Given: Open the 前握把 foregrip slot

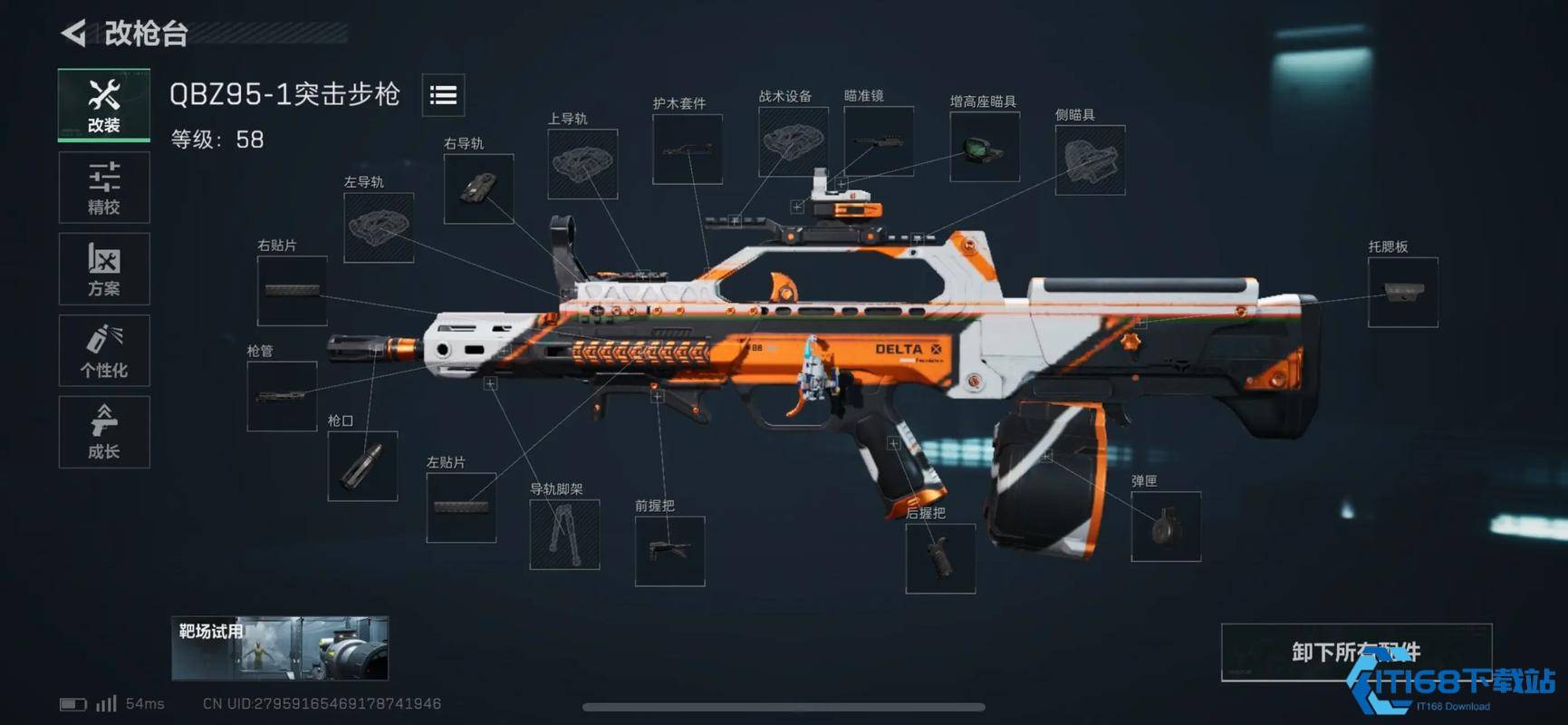Looking at the screenshot, I should pyautogui.click(x=669, y=551).
